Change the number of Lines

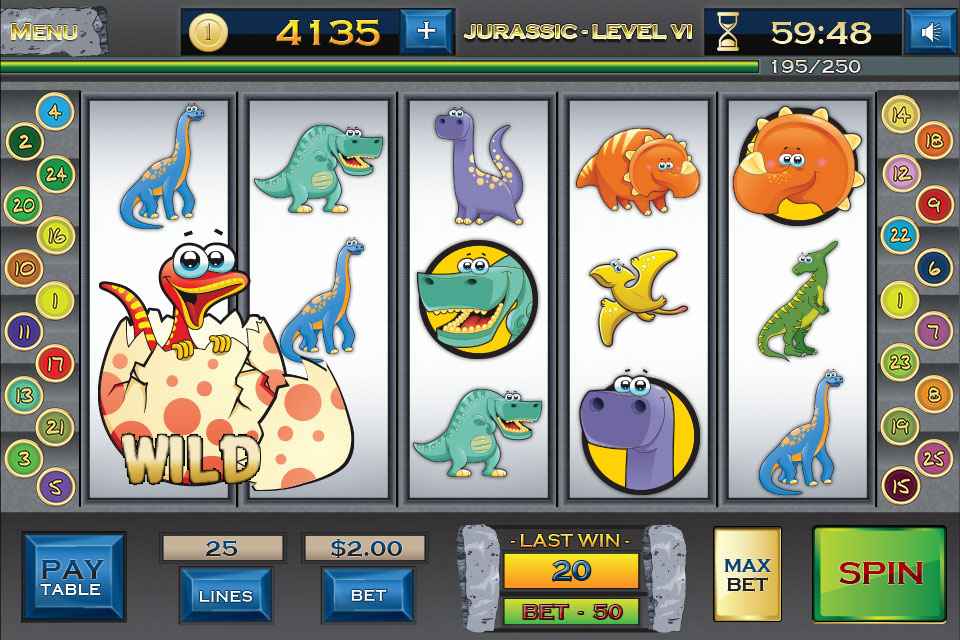(225, 594)
